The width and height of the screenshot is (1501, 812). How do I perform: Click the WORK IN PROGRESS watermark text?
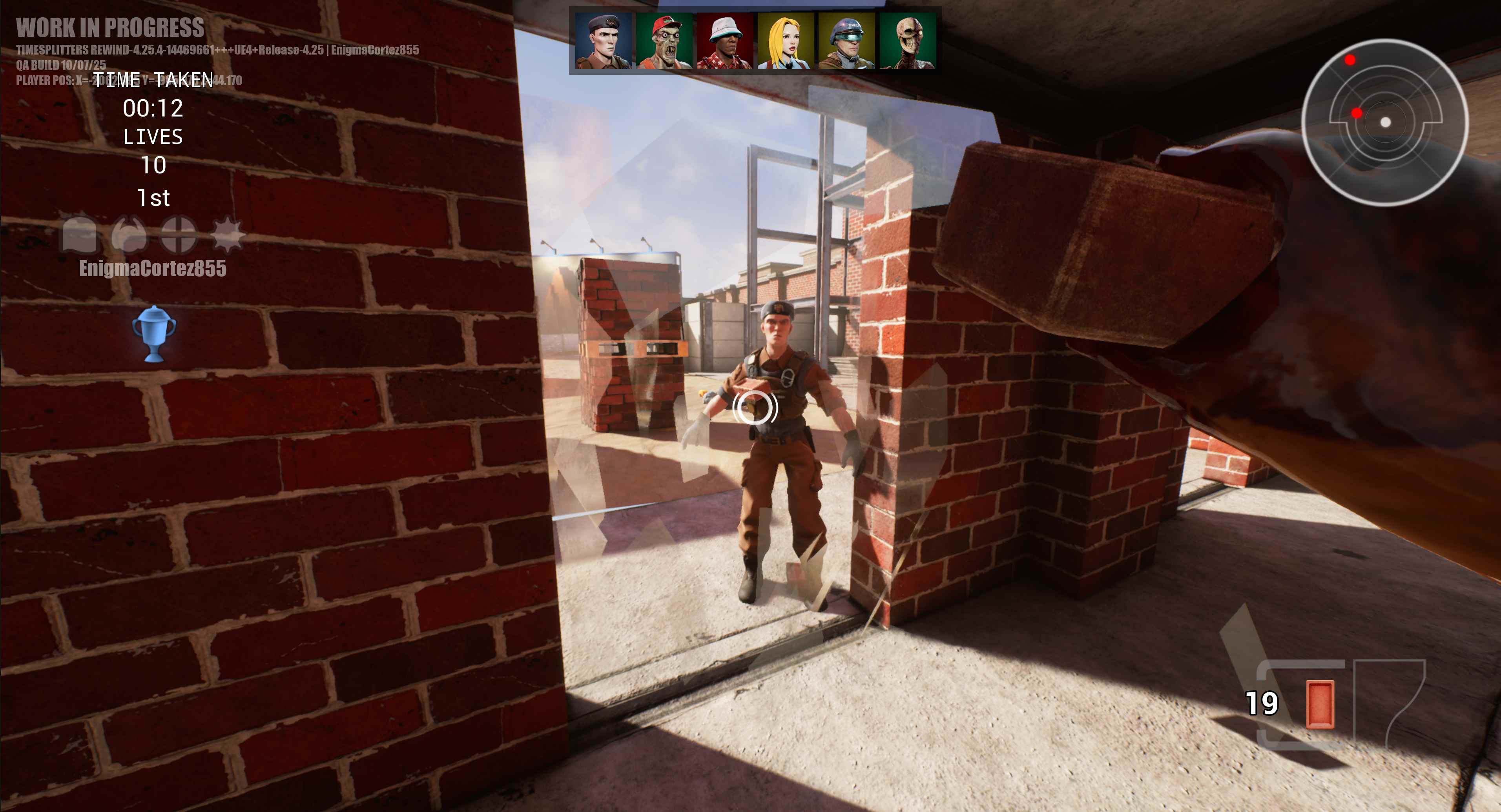click(x=111, y=27)
